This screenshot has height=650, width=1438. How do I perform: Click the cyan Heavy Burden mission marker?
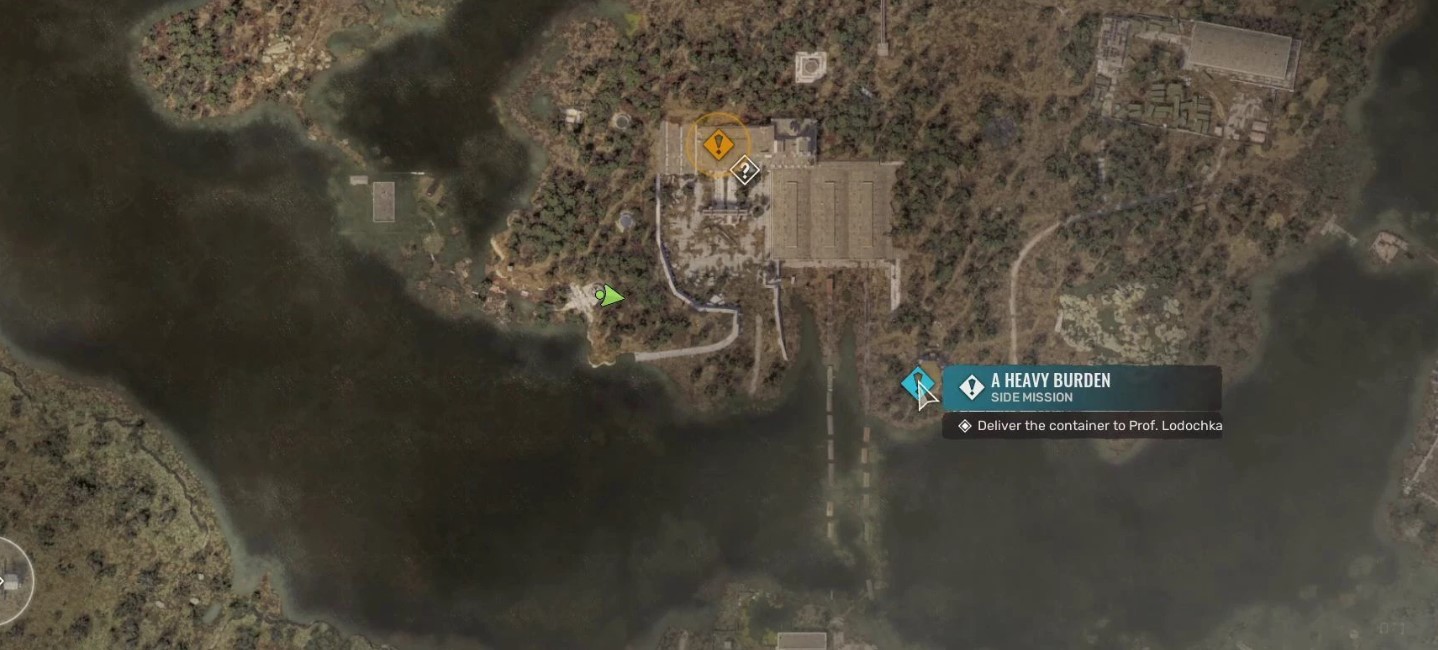pos(915,384)
